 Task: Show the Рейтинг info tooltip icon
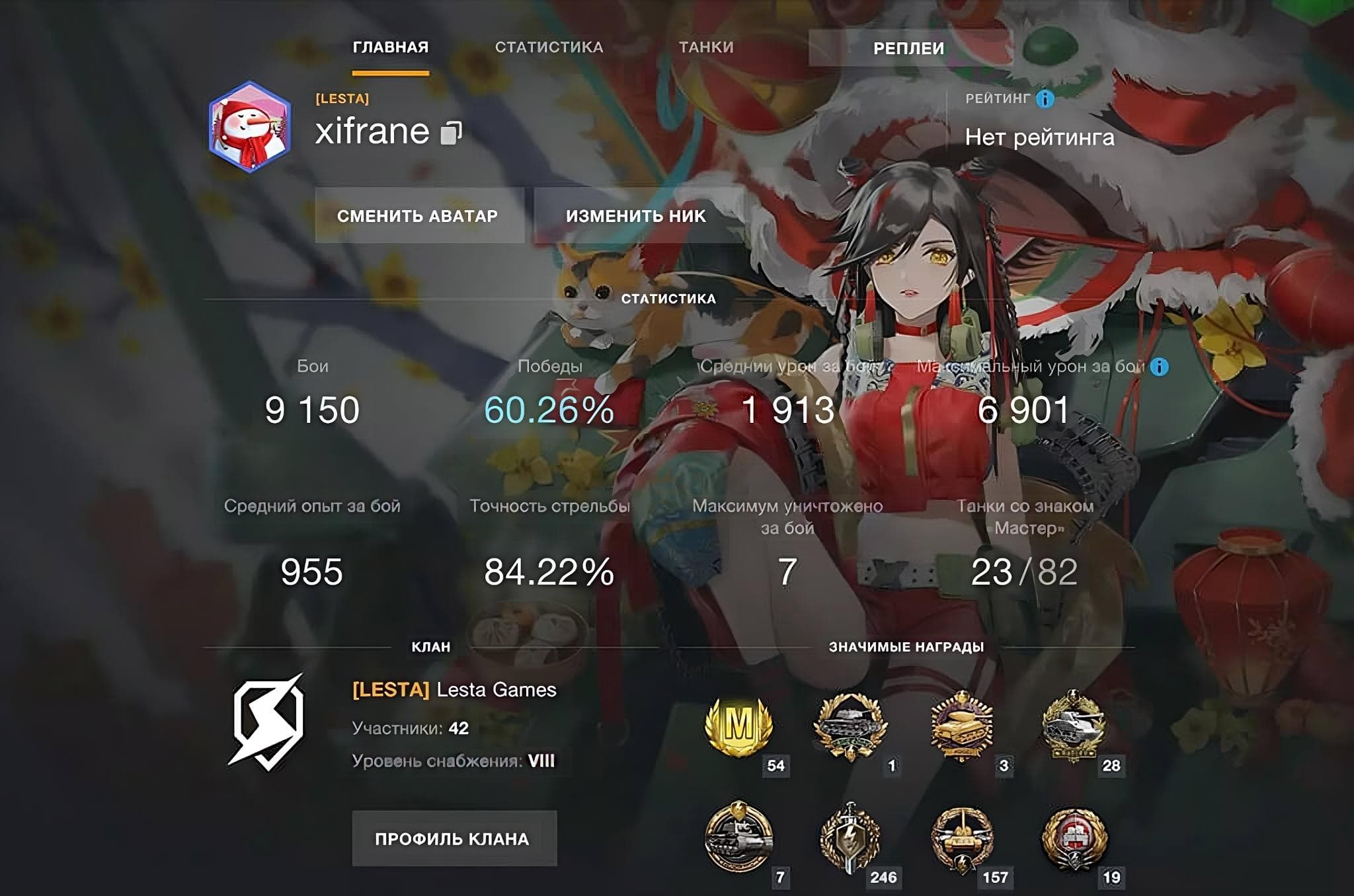pos(1045,99)
